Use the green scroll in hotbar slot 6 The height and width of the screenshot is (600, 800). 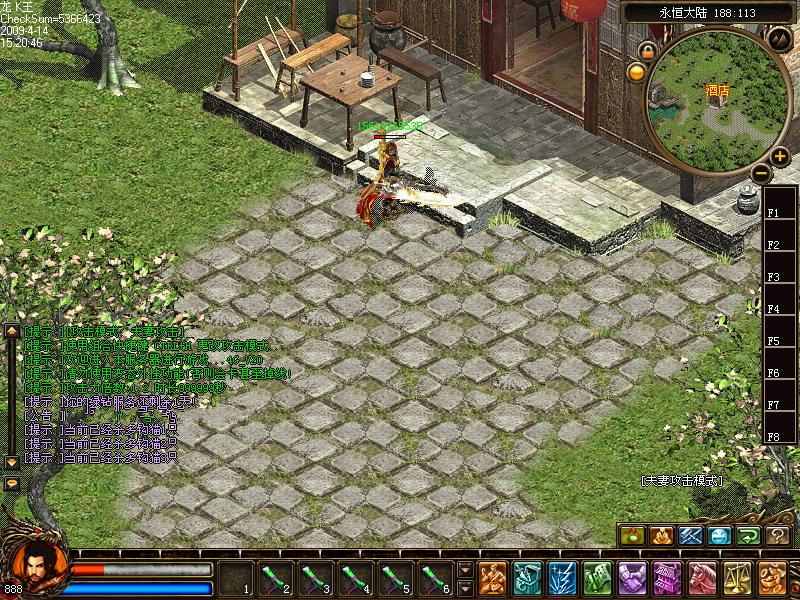pos(435,578)
